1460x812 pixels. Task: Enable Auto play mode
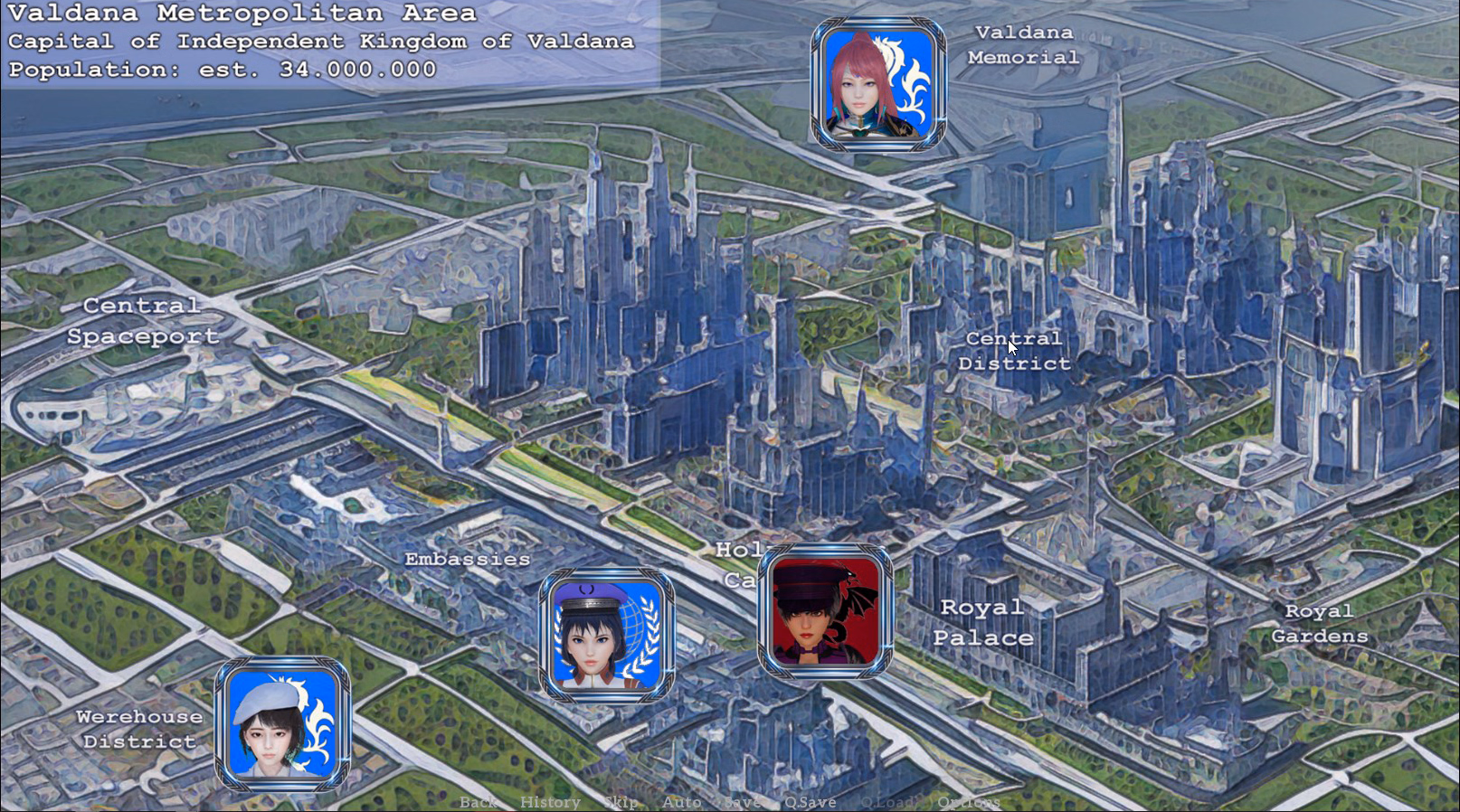click(683, 802)
